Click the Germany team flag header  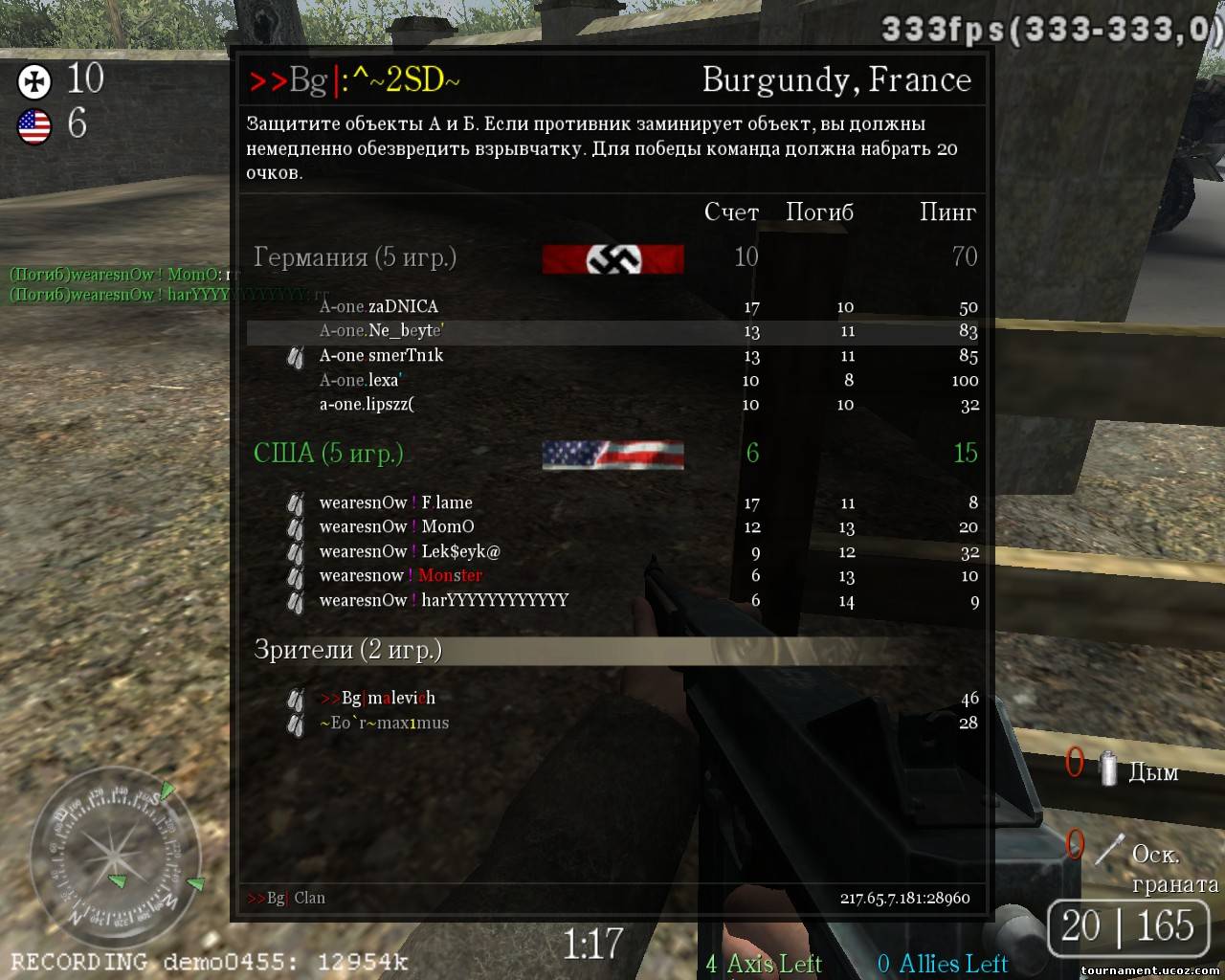point(612,258)
